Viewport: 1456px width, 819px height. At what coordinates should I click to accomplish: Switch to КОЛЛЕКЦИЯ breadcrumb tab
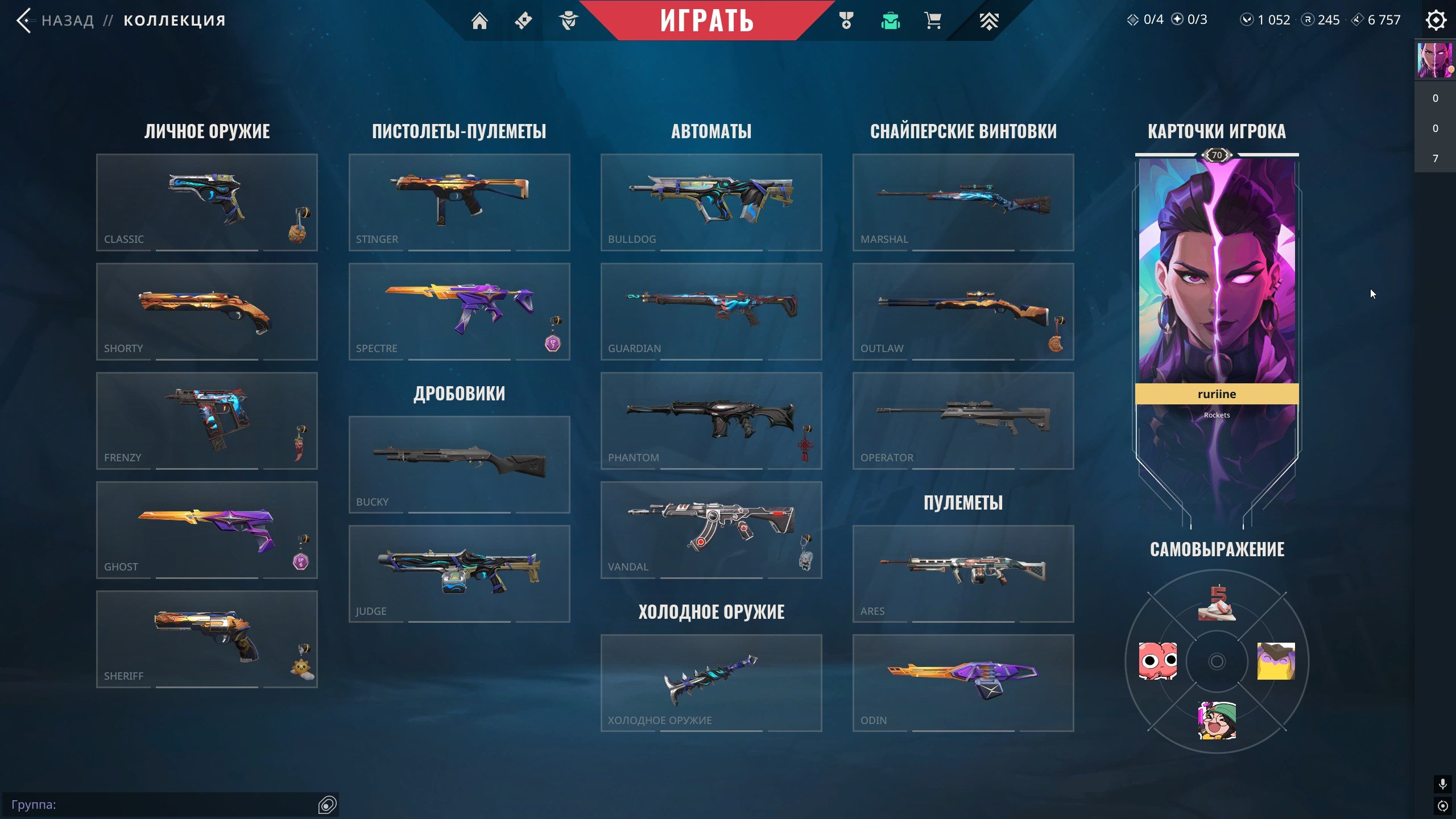pos(174,20)
